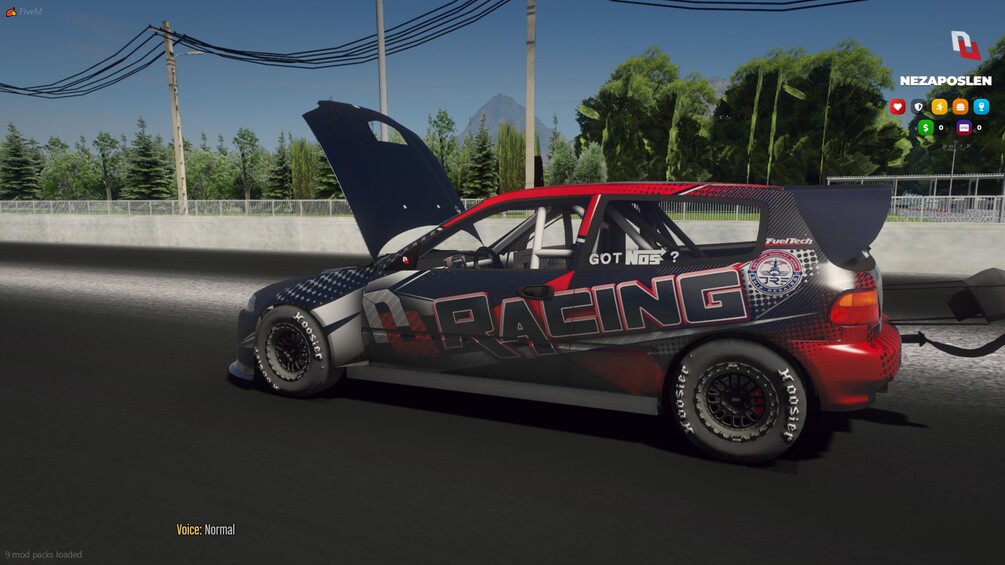1005x565 pixels.
Task: Select the grey shield armor icon
Action: (918, 106)
